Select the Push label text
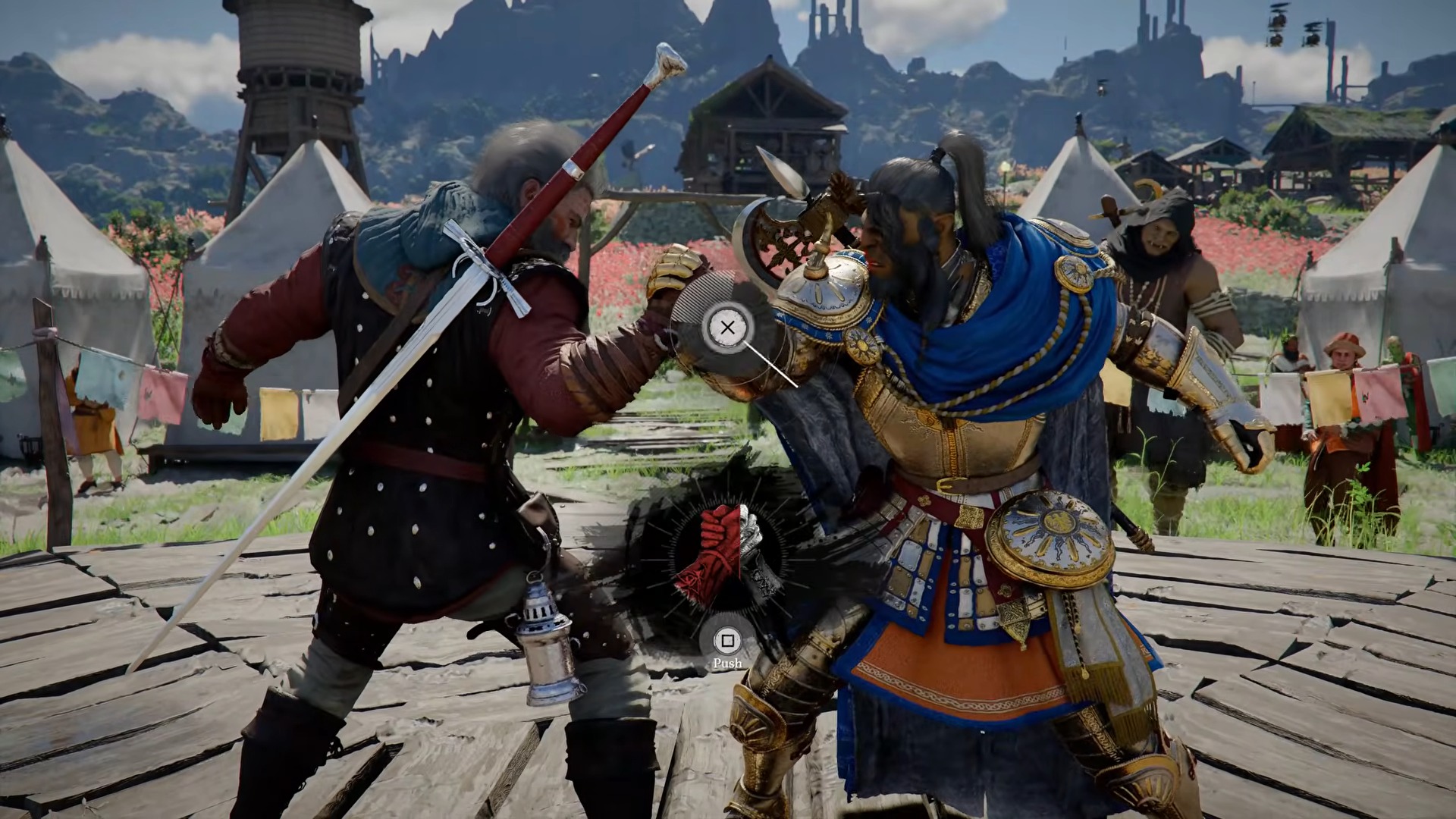Viewport: 1456px width, 819px height. [x=728, y=662]
